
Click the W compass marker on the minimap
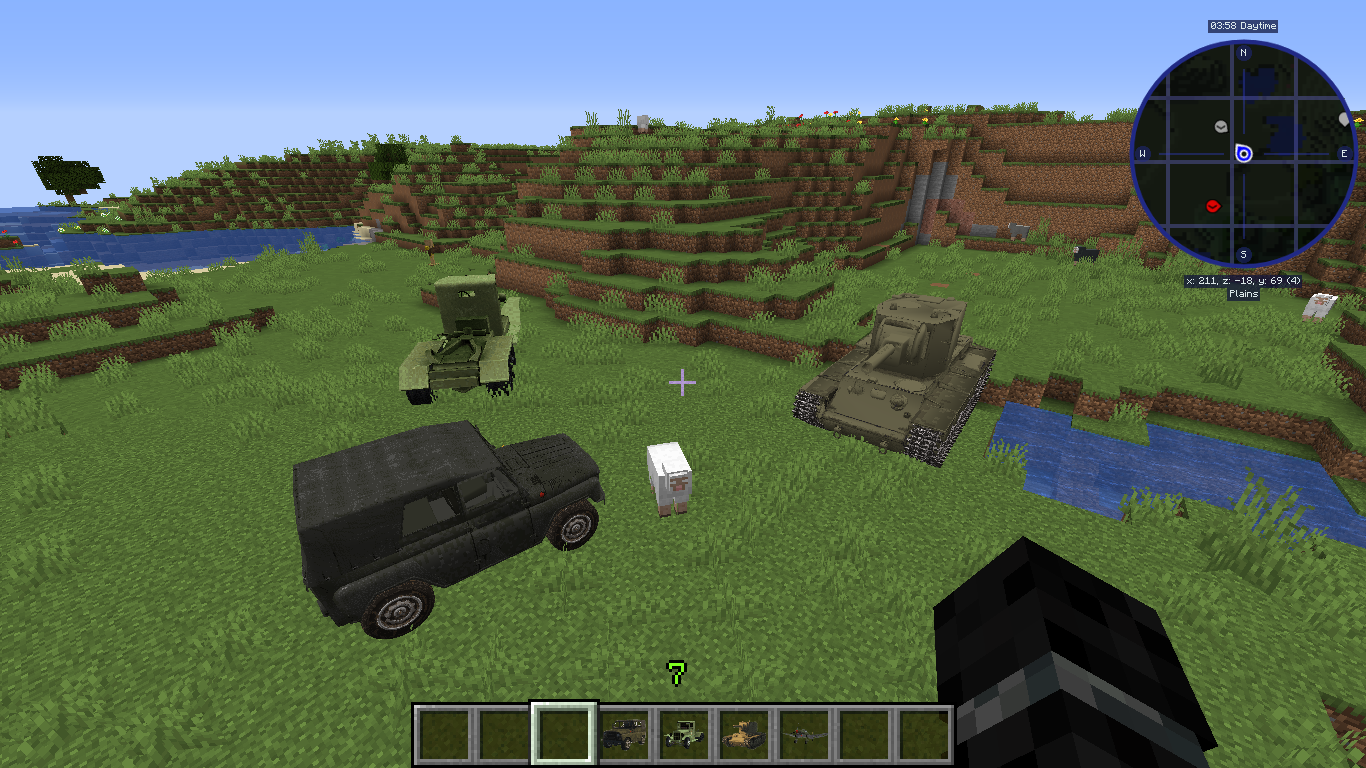[1143, 154]
